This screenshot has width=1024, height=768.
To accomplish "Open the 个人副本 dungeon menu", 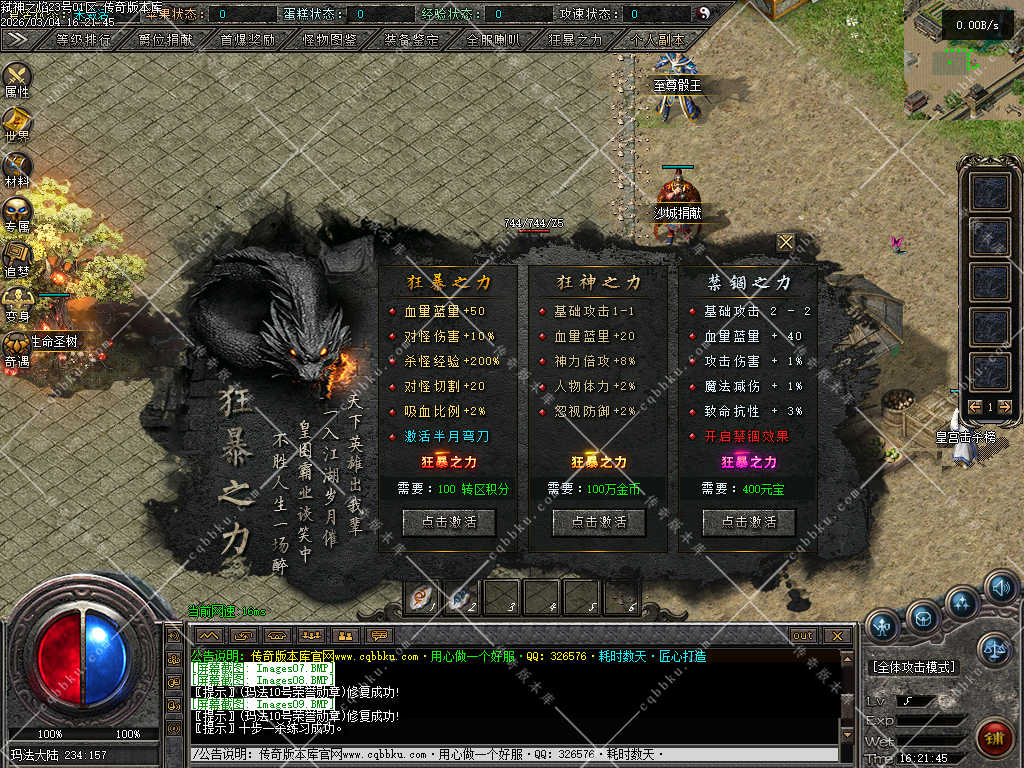I will tap(657, 40).
